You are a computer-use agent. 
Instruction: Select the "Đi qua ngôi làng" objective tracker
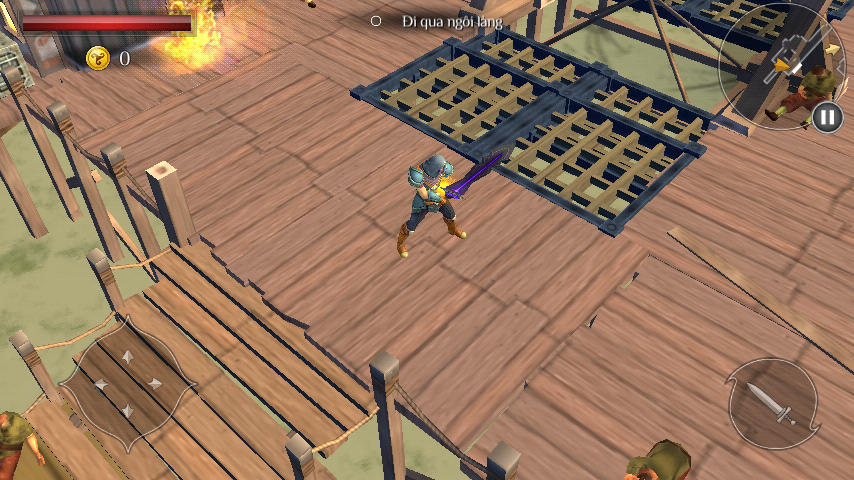tap(440, 20)
